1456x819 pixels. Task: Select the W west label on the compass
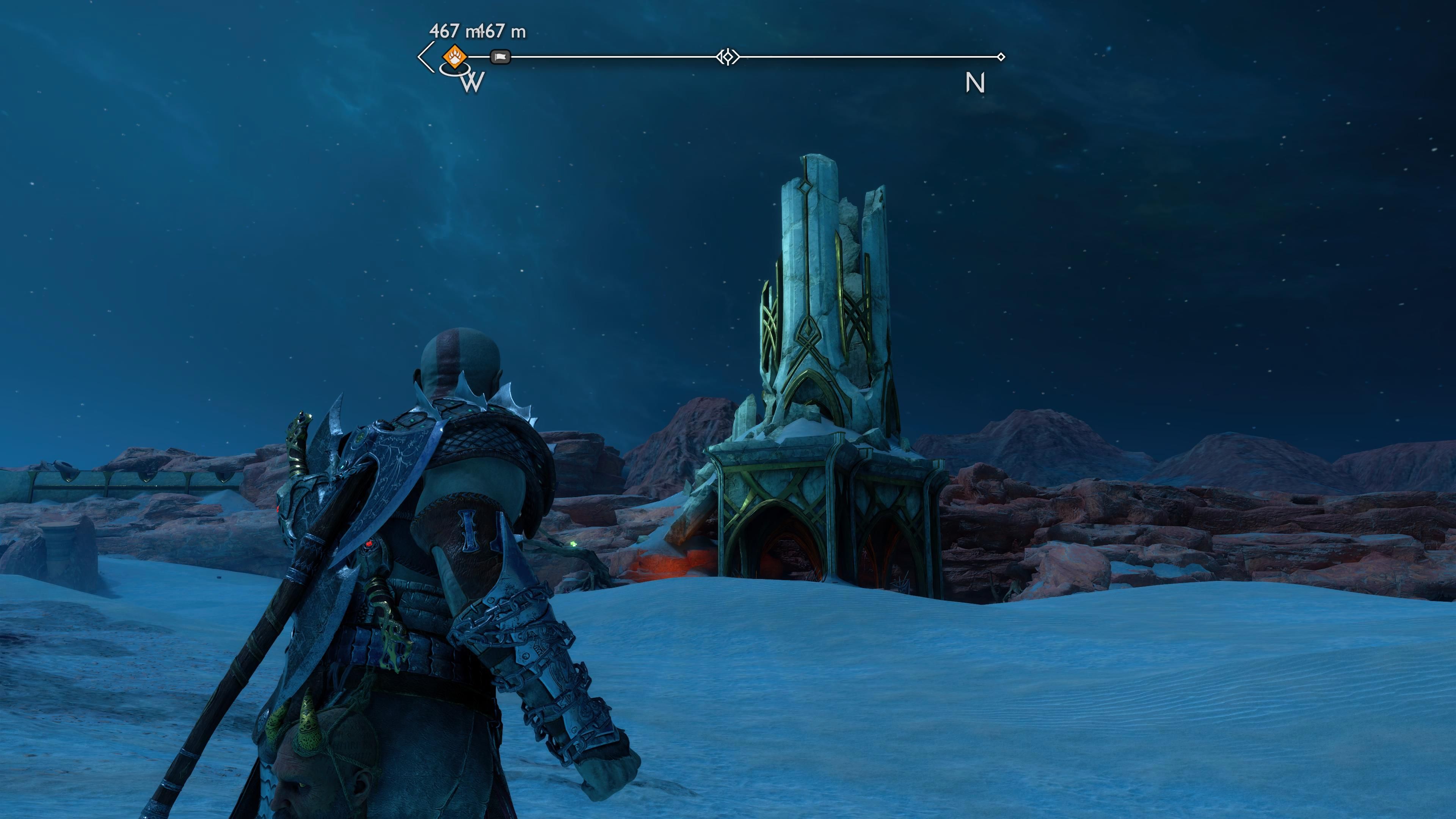pyautogui.click(x=472, y=83)
